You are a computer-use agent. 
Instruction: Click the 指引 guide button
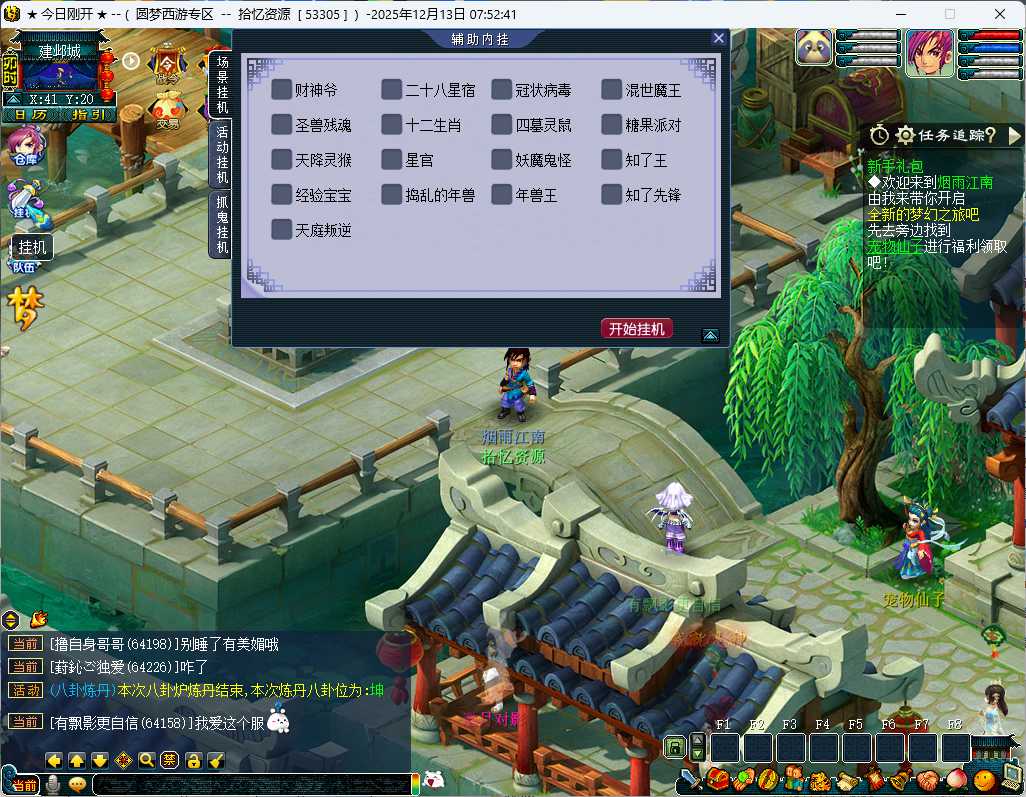click(88, 114)
